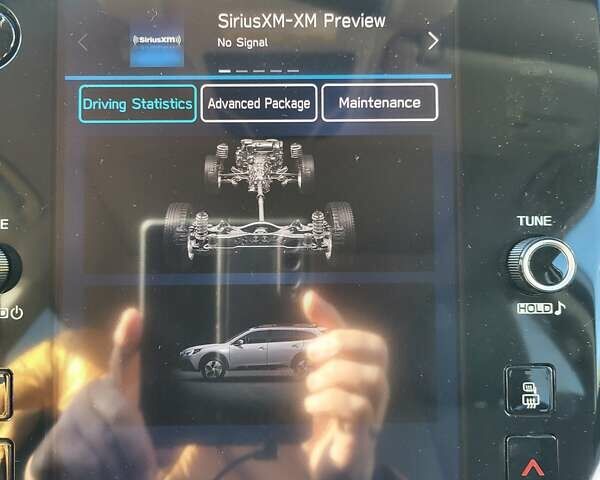Viewport: 600px width, 480px height.
Task: Go to the previous channel arrow
Action: 83,42
